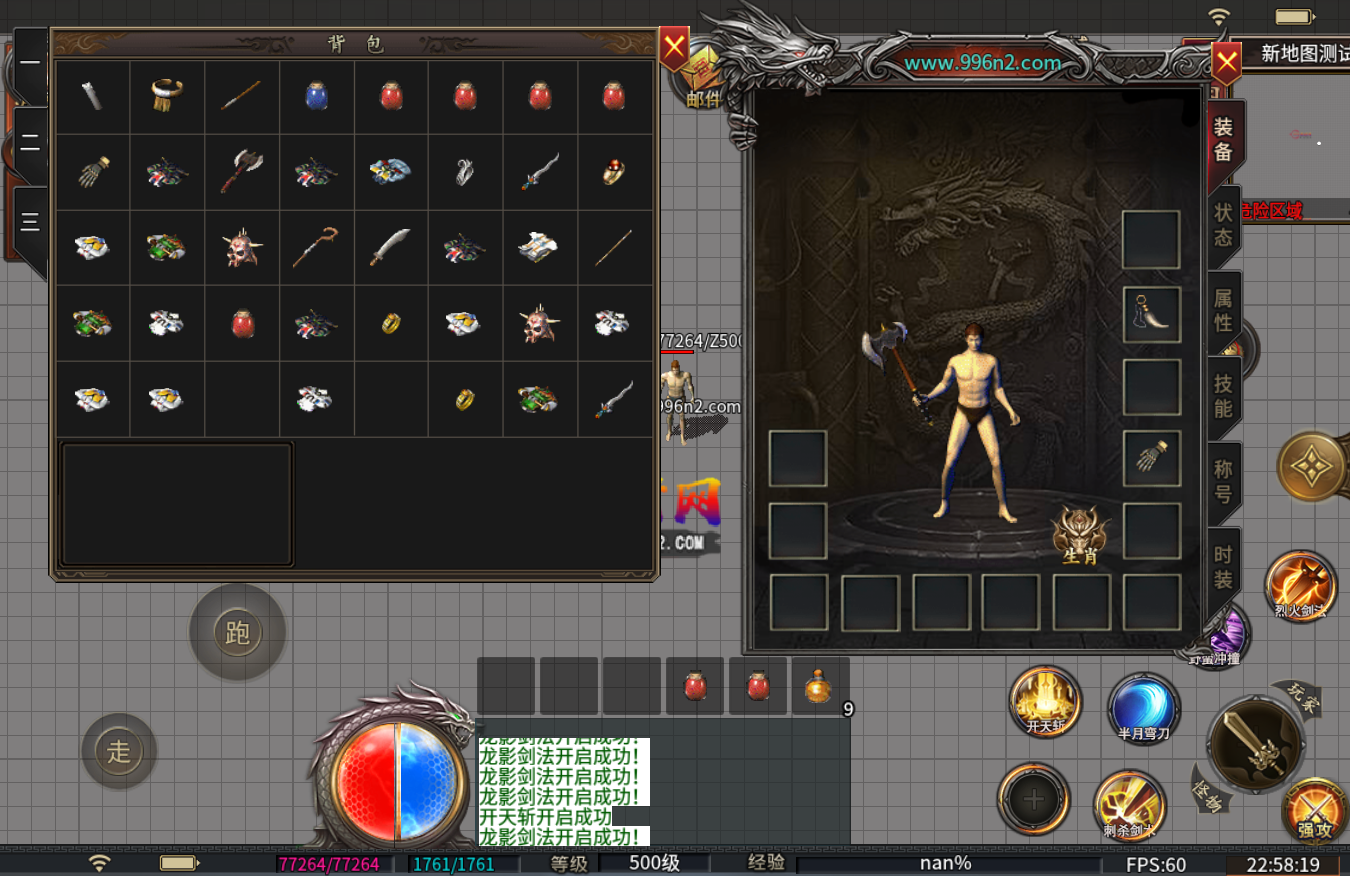Tap the 跑 run button

click(238, 632)
